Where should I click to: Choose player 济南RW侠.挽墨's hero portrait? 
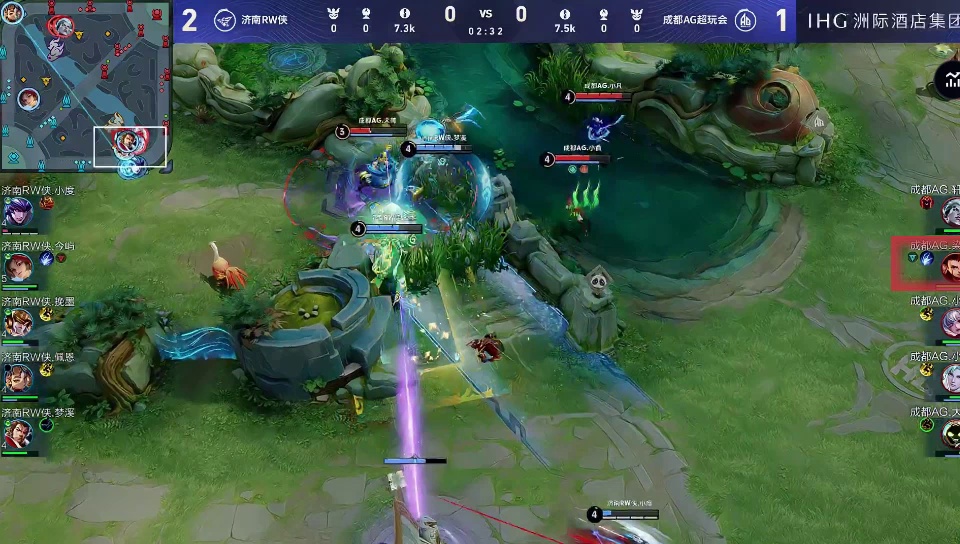[x=17, y=322]
